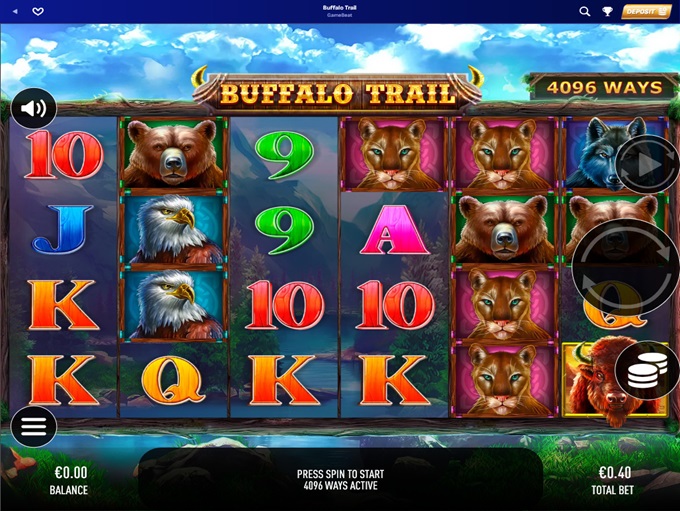Start autoplay with the play triangle button
This screenshot has height=511, width=680.
point(646,164)
